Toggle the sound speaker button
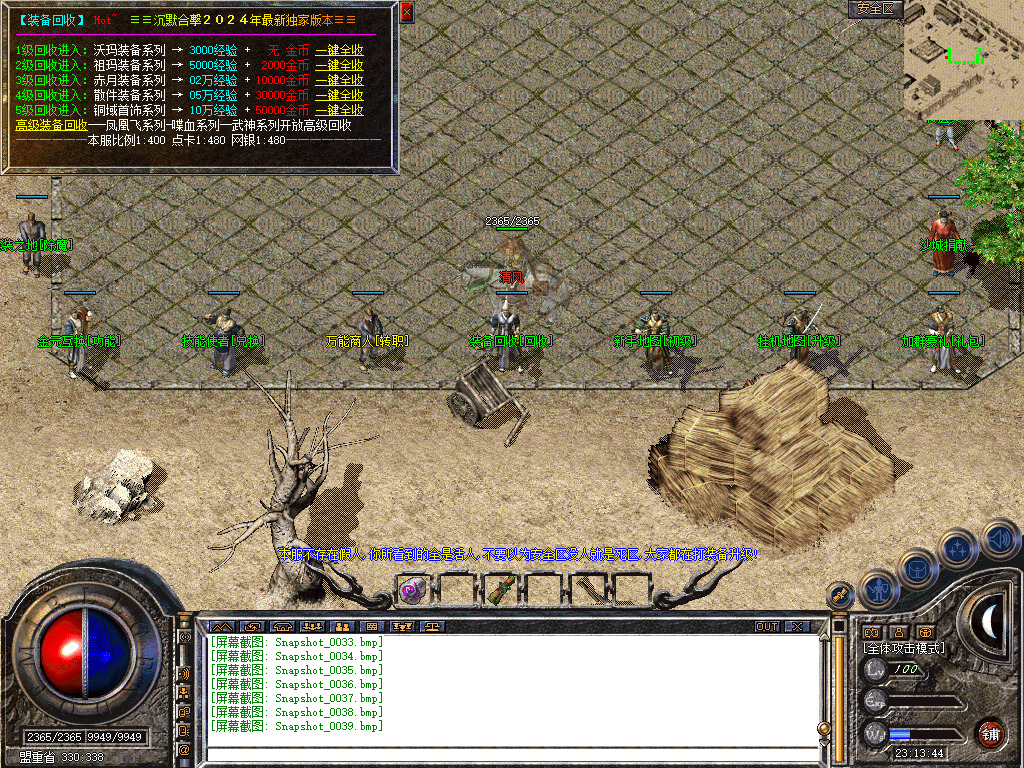 [x=999, y=539]
